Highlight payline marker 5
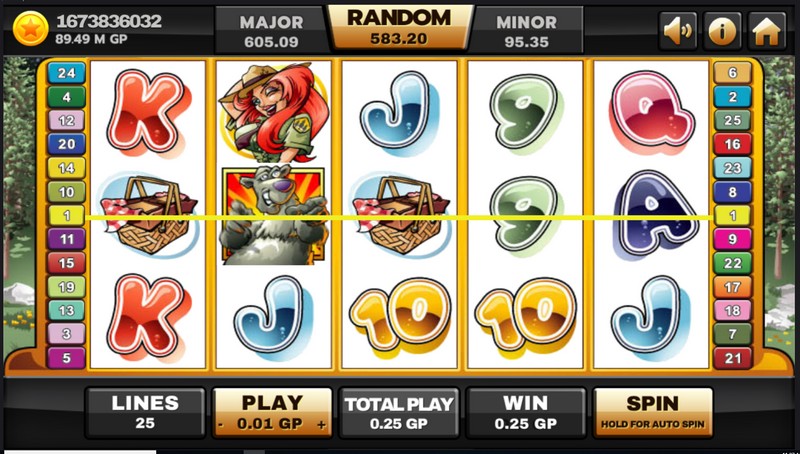This screenshot has height=454, width=800. pyautogui.click(x=67, y=357)
